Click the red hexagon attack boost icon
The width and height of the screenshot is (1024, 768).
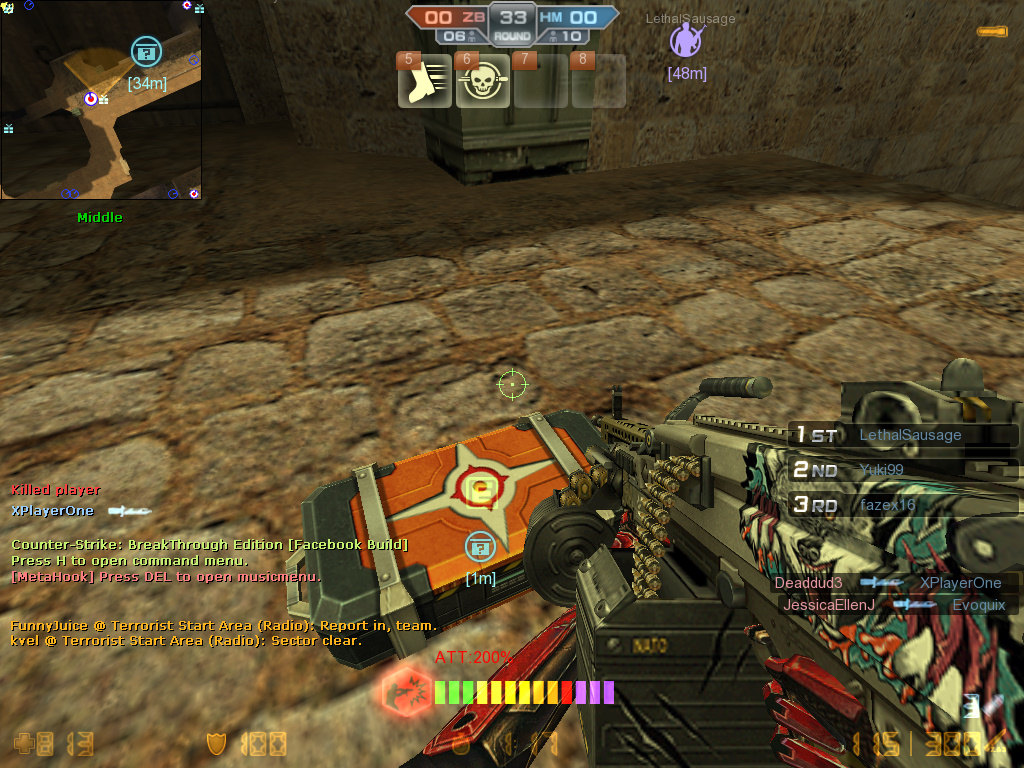point(406,691)
